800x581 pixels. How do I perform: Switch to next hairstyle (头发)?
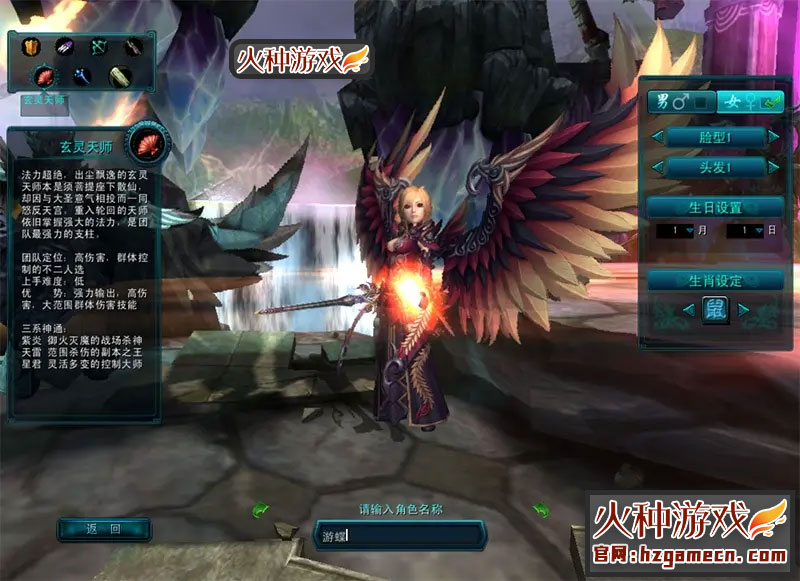coord(773,167)
